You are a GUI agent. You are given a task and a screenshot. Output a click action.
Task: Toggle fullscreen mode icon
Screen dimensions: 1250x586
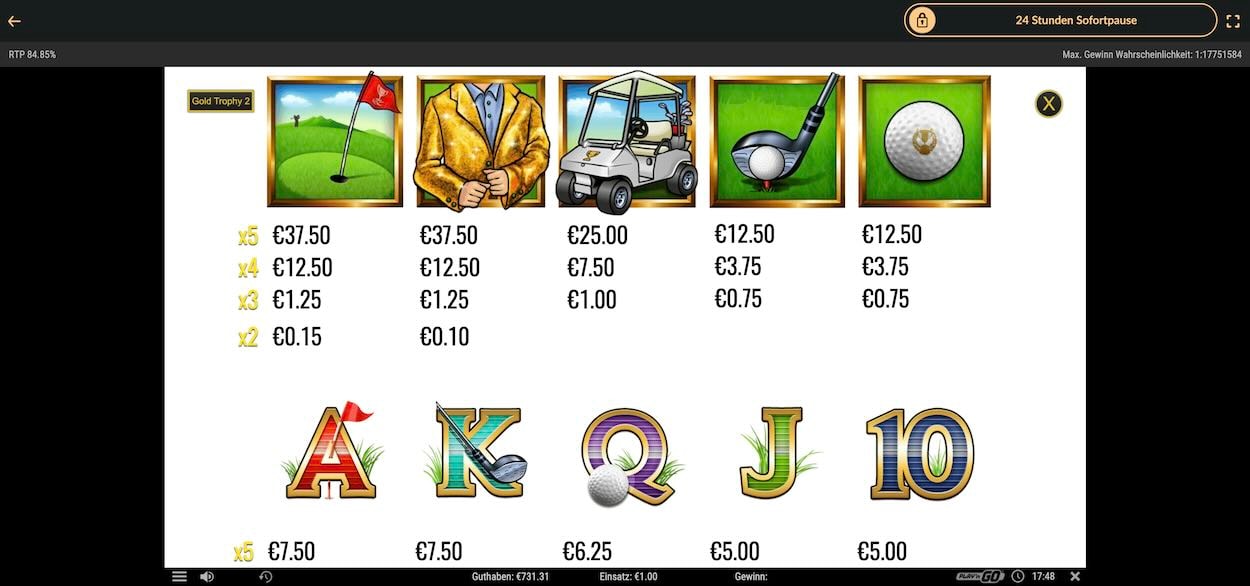pyautogui.click(x=1233, y=21)
